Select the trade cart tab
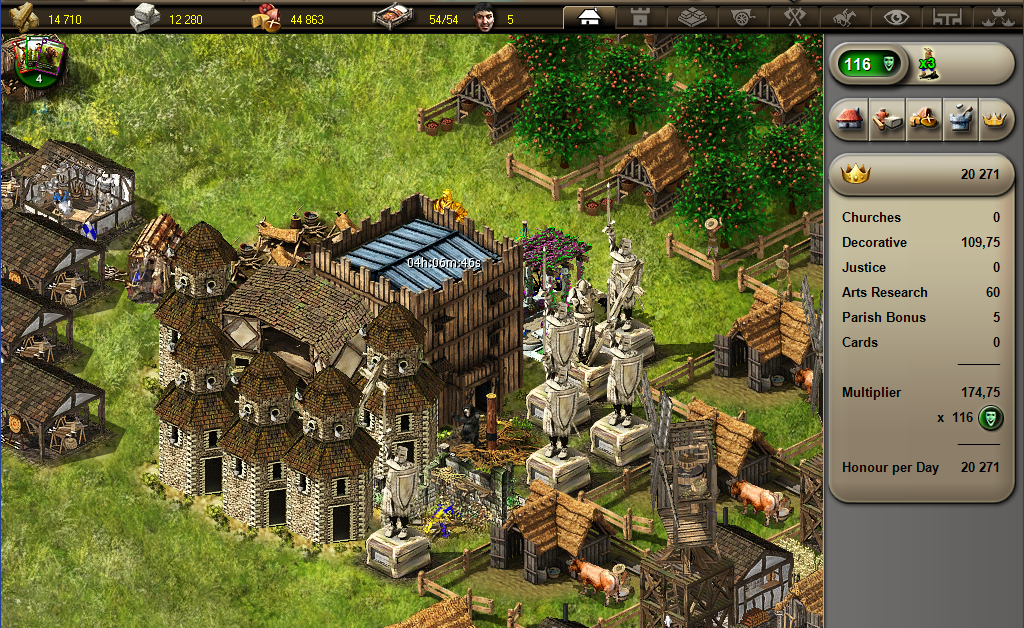1024x628 pixels. click(743, 17)
